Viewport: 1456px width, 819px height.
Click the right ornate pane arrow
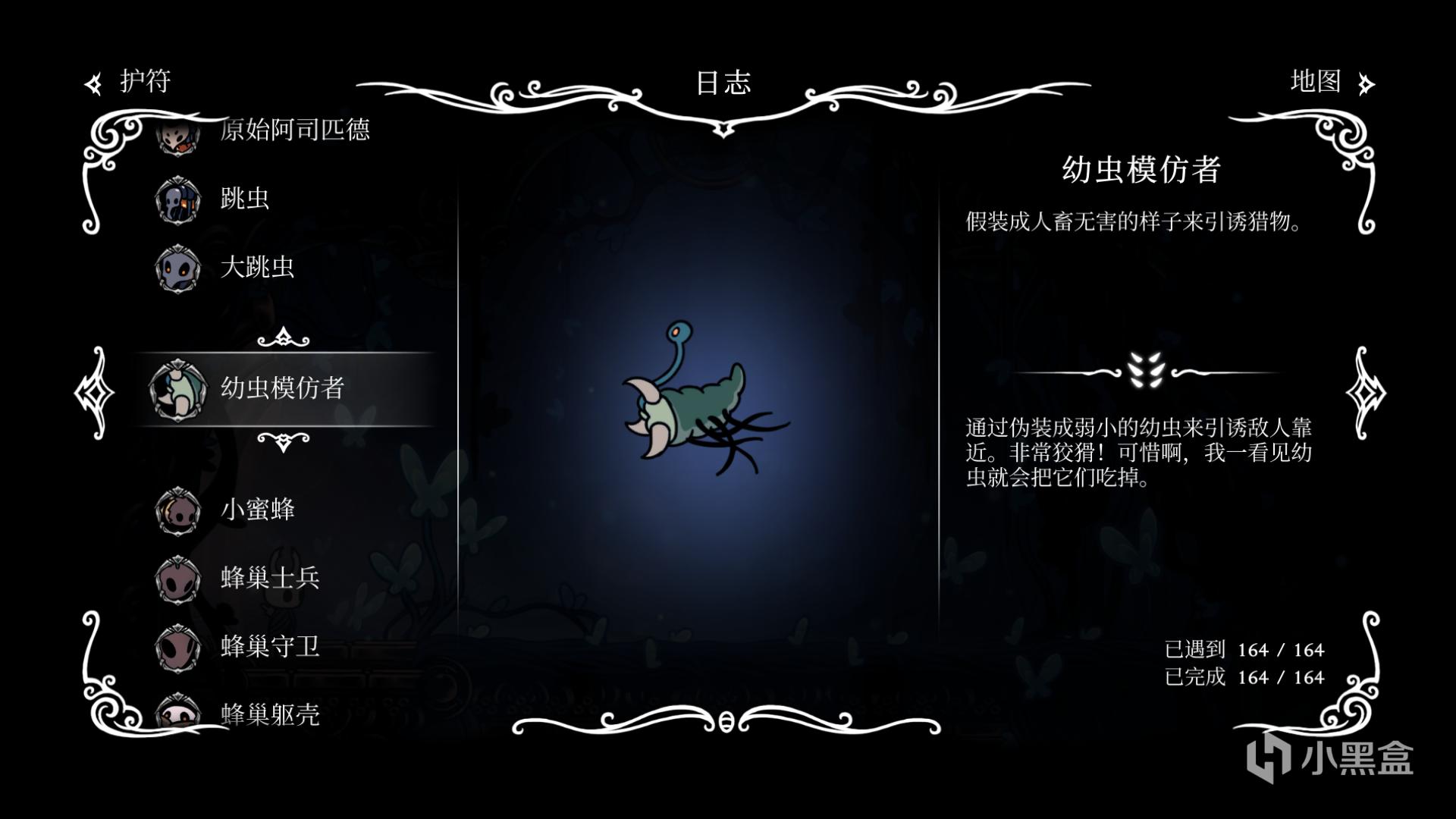[x=1365, y=392]
